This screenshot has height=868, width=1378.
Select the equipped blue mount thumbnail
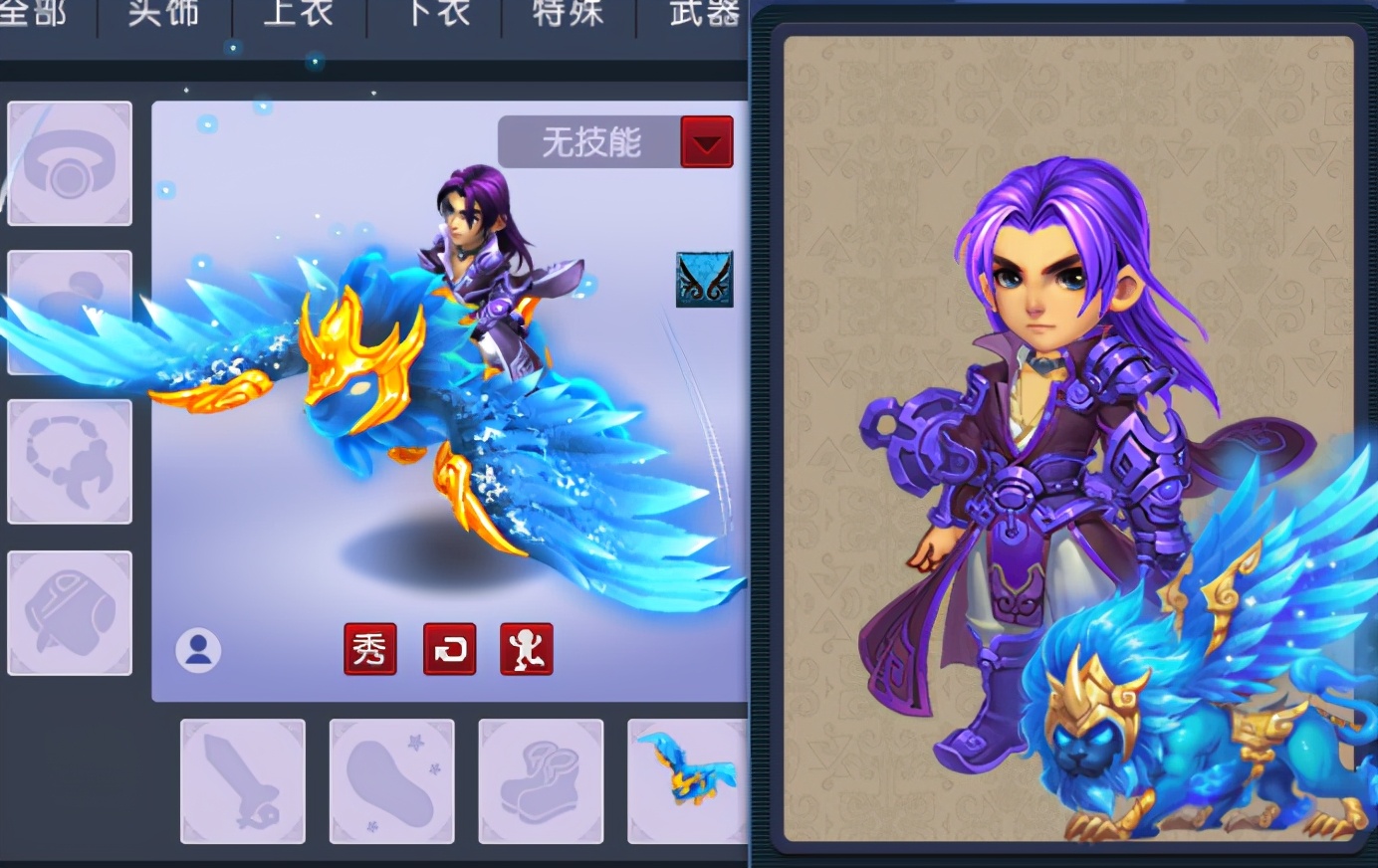[x=685, y=779]
